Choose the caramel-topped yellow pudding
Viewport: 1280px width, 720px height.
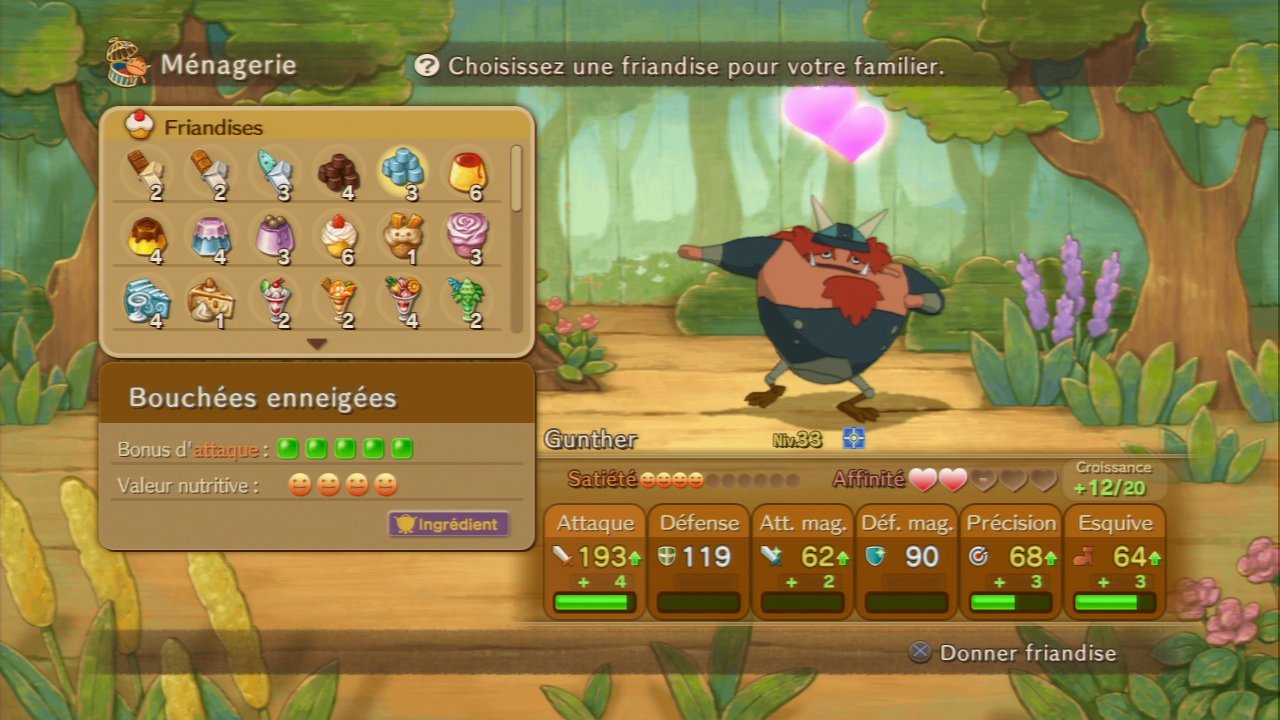coord(147,236)
